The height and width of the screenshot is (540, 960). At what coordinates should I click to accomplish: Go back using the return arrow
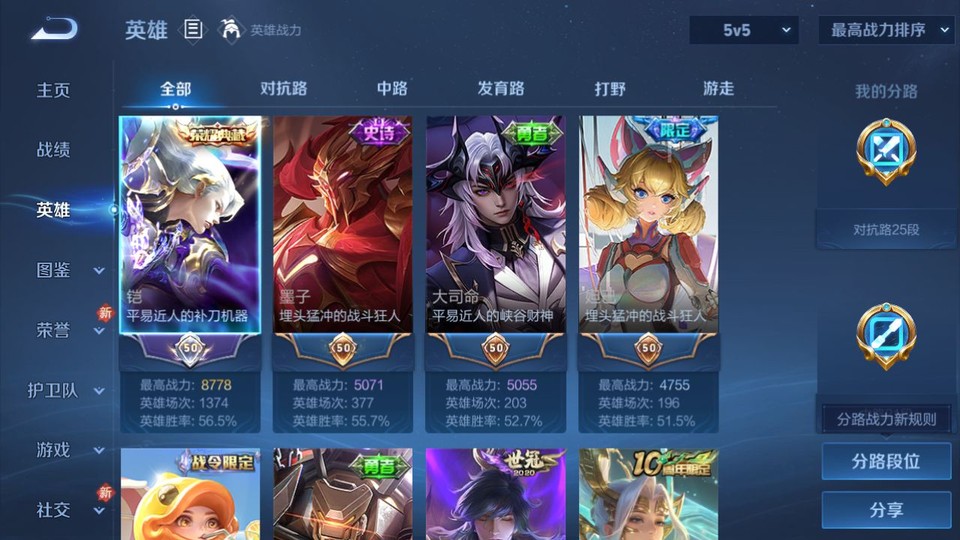(53, 30)
